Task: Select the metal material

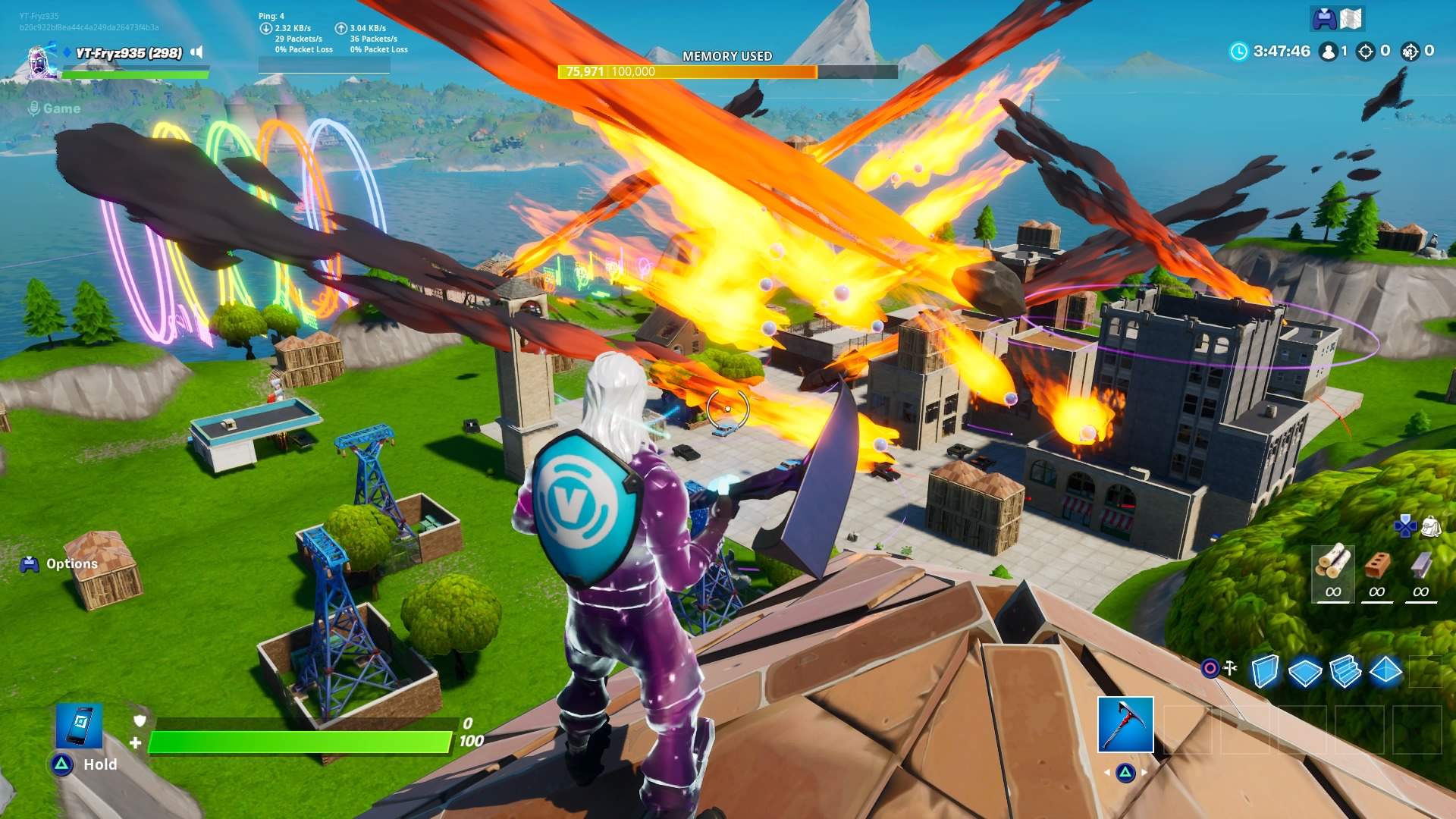Action: pos(1420,565)
